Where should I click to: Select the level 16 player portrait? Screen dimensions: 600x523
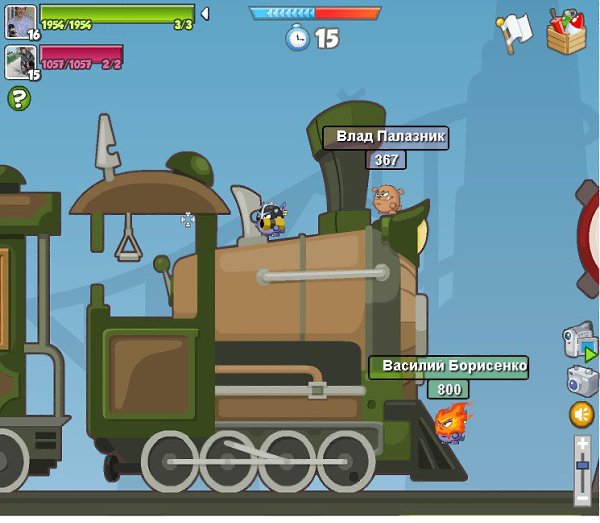[20, 22]
